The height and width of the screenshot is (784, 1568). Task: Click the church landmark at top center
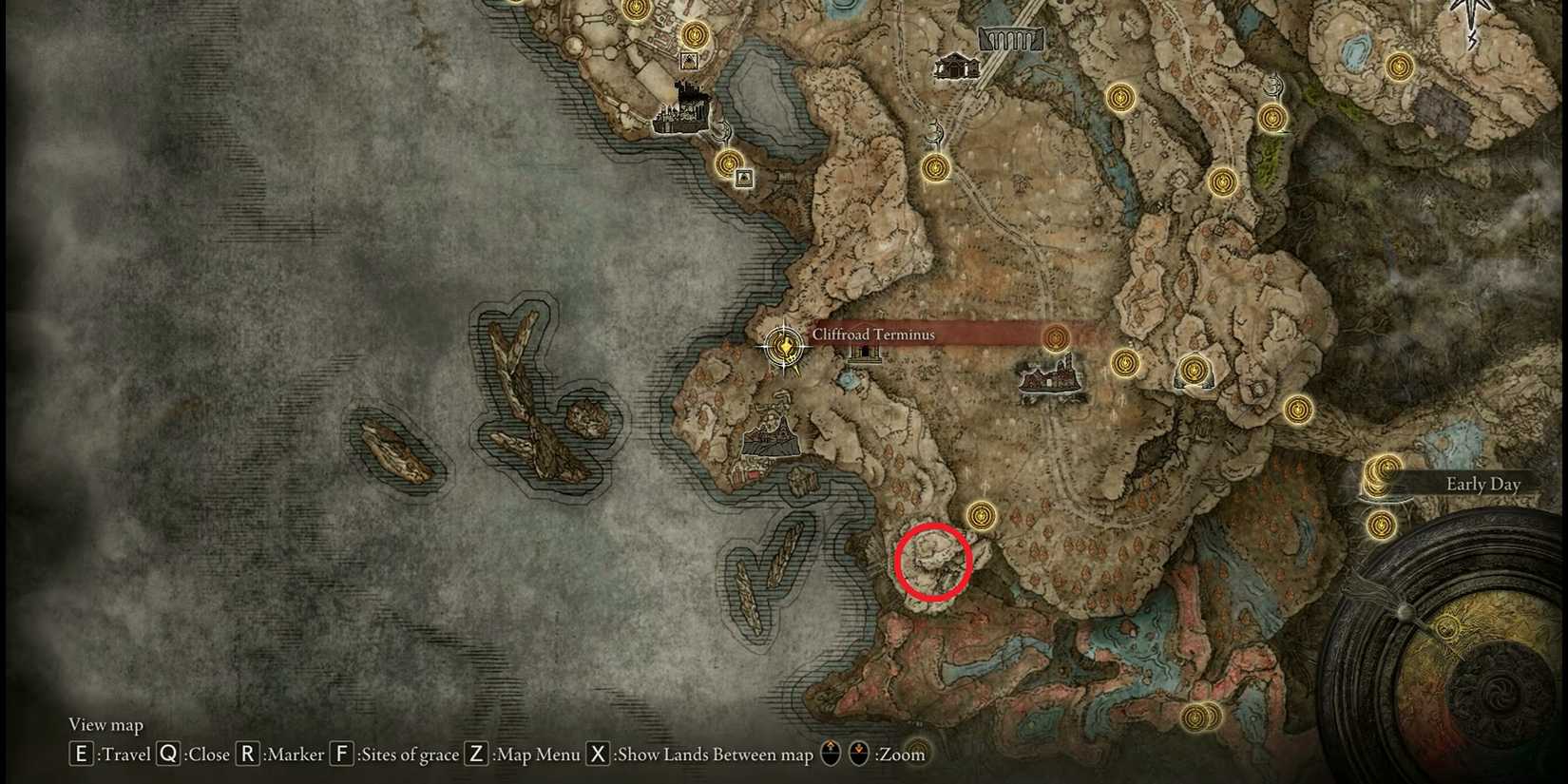point(956,65)
